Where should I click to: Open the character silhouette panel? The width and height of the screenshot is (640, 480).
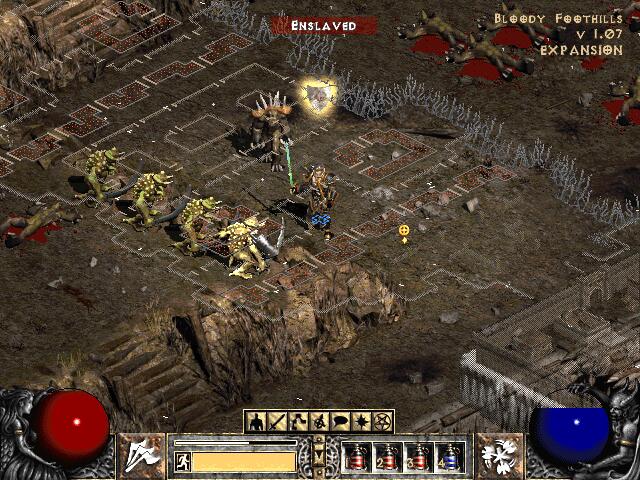[x=256, y=422]
